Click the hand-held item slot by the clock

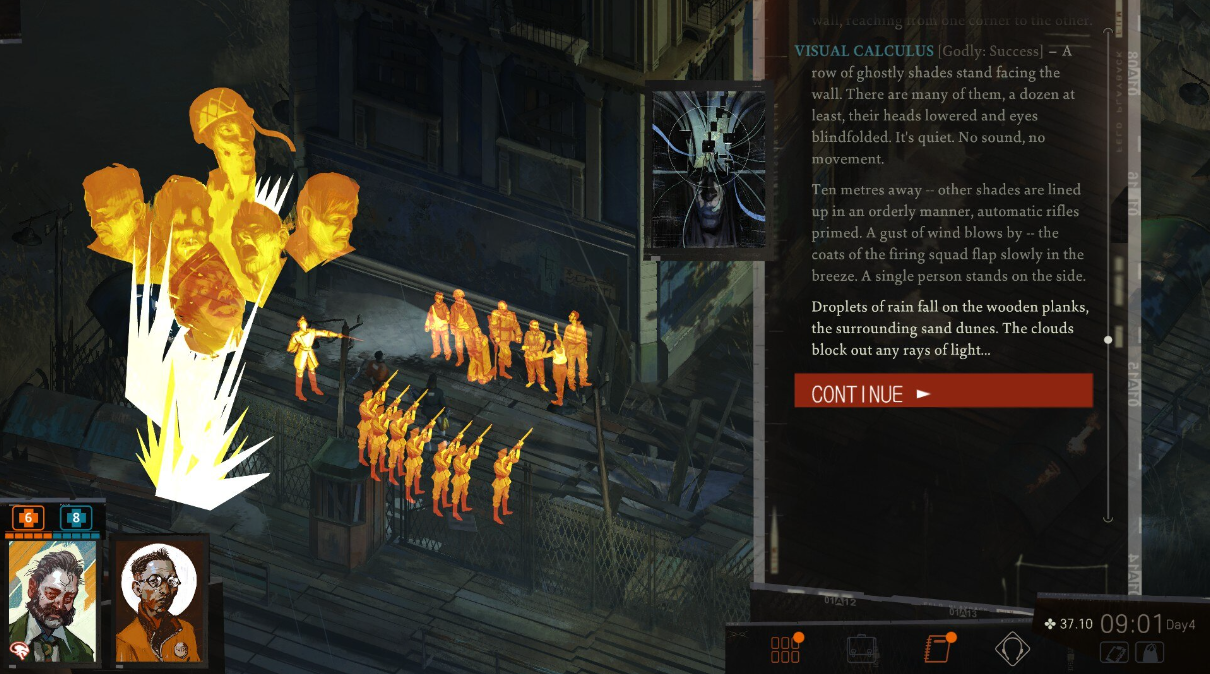pyautogui.click(x=1115, y=652)
